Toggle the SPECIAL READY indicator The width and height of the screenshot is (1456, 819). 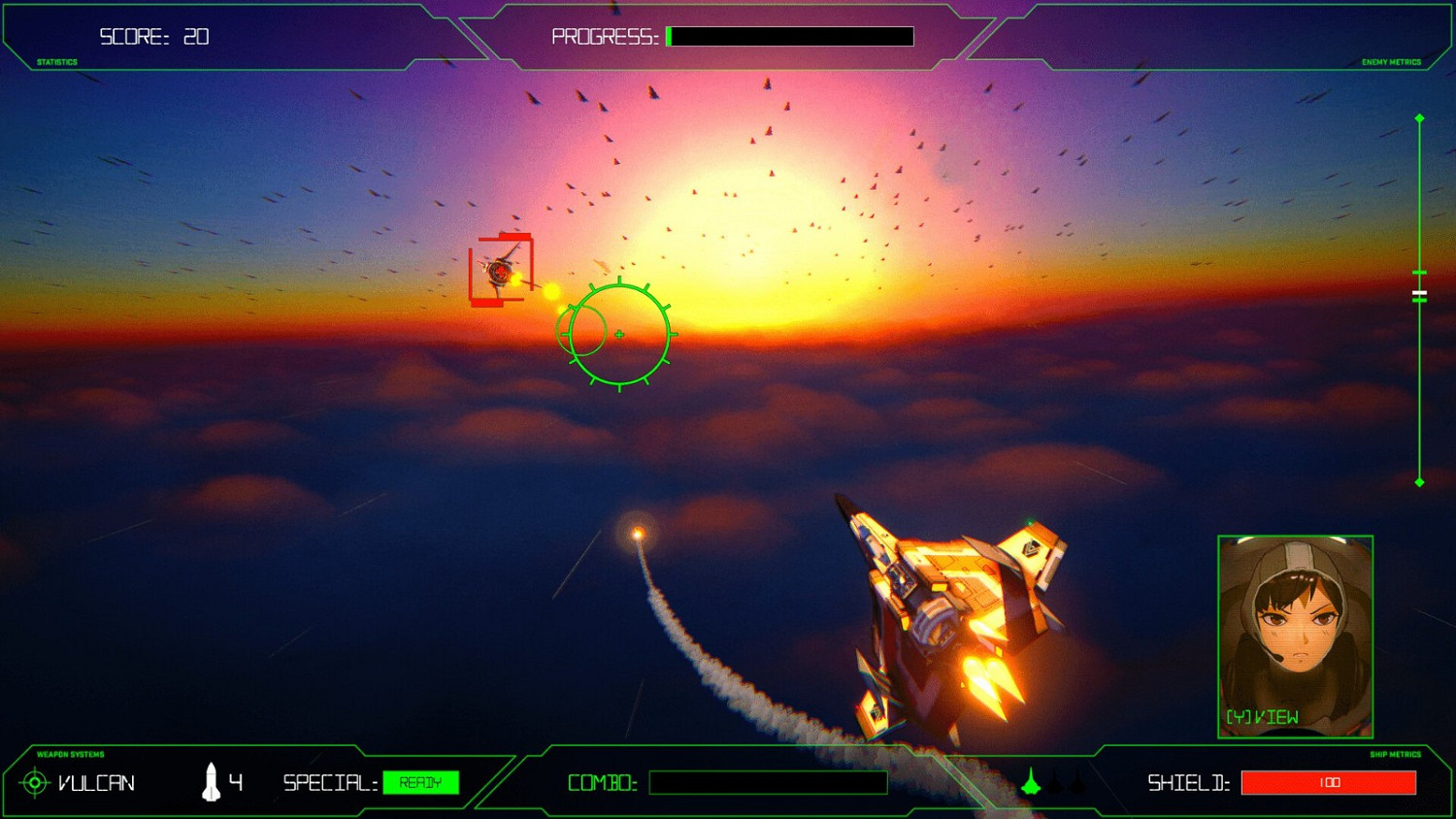click(x=421, y=782)
